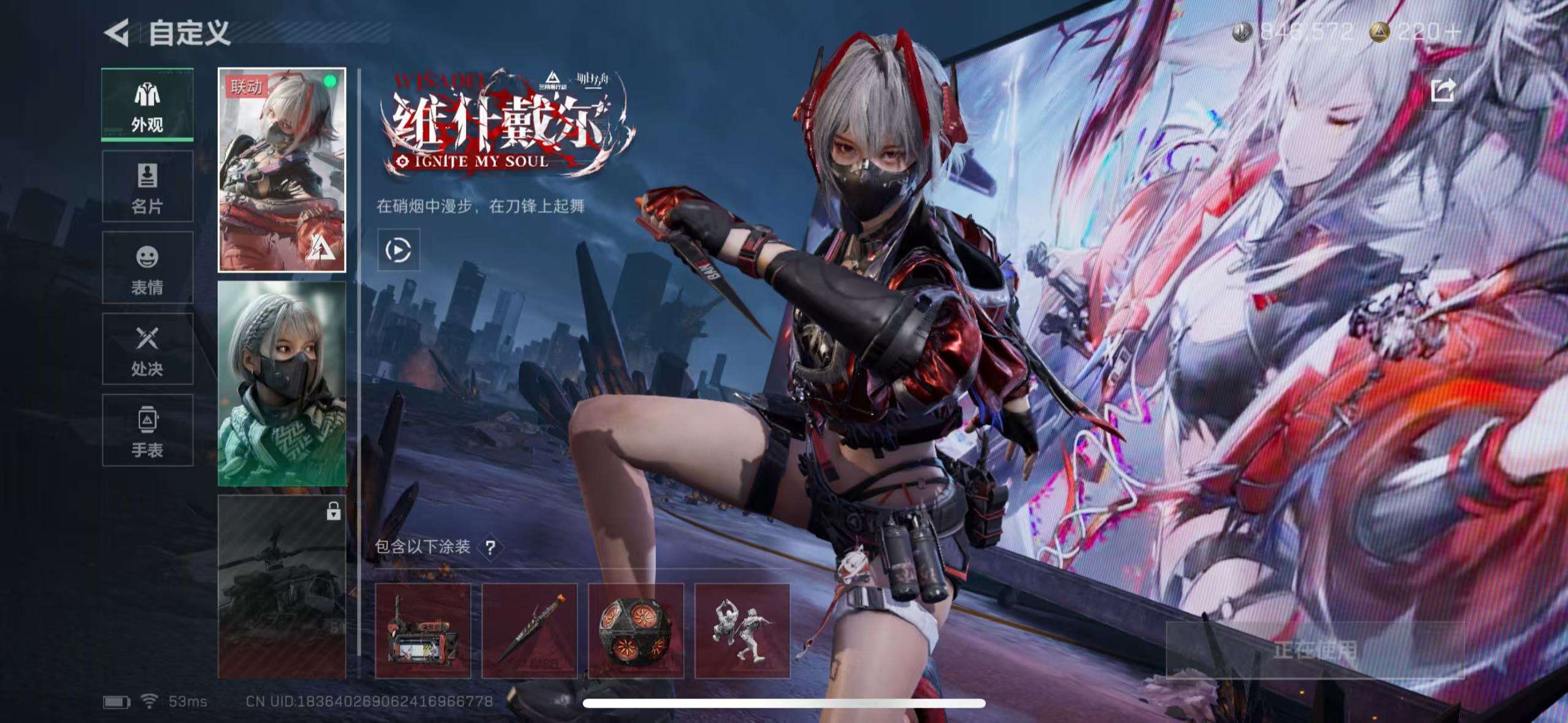Select the 名片 name card section
The height and width of the screenshot is (723, 1568).
pos(146,187)
